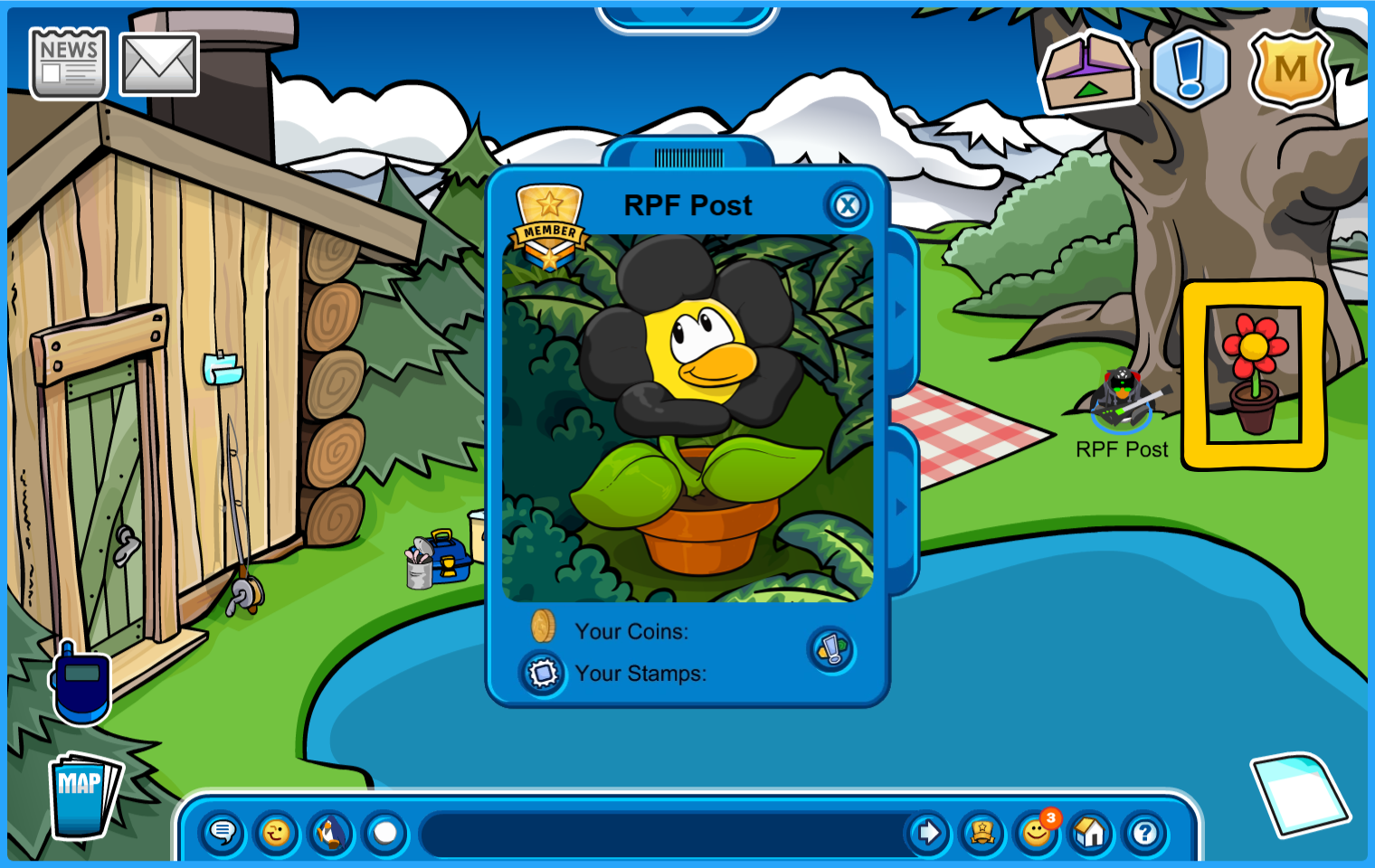
Task: Click the chat message input bar
Action: [x=665, y=833]
